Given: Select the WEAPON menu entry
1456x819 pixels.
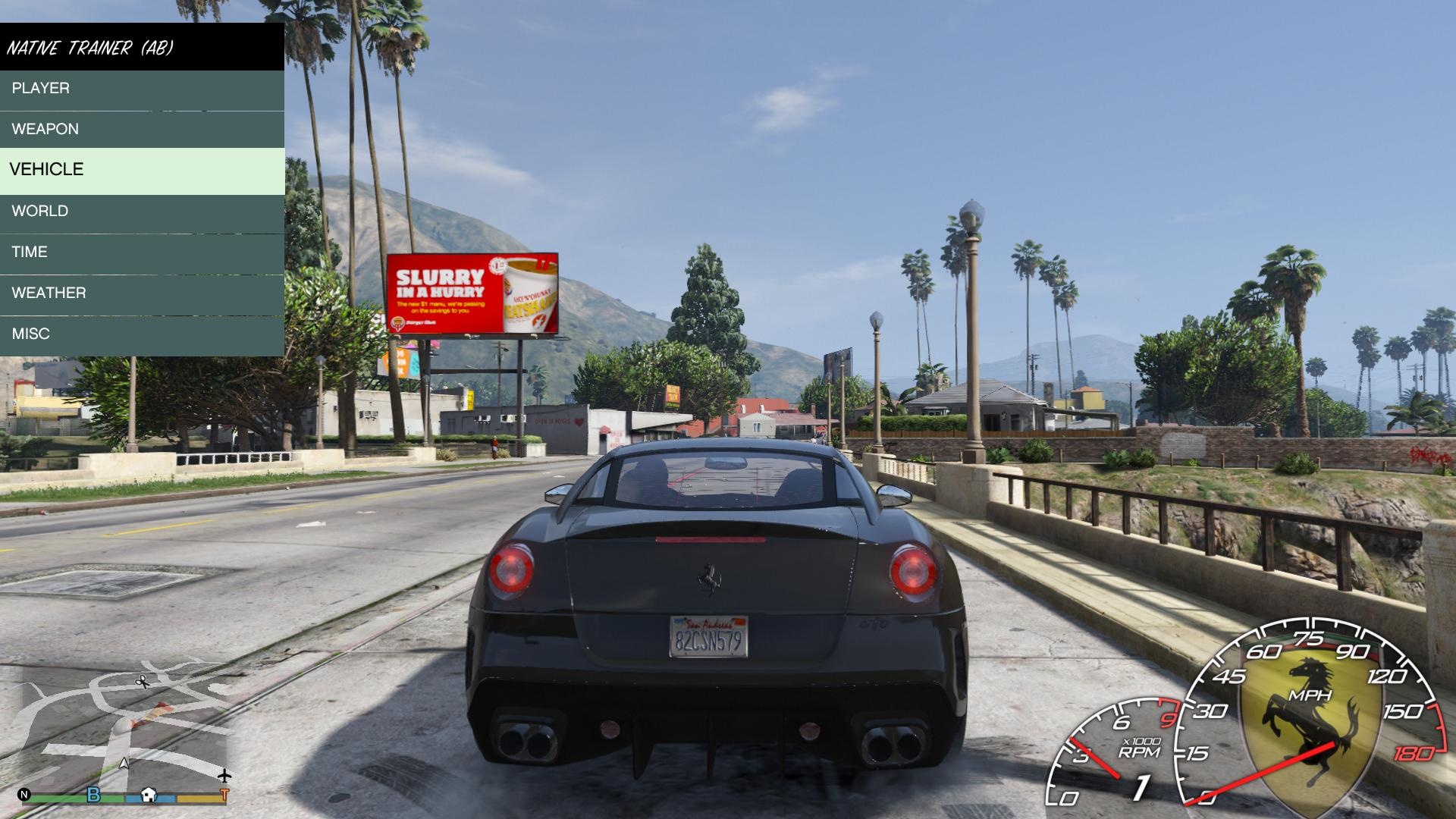Looking at the screenshot, I should tap(142, 129).
